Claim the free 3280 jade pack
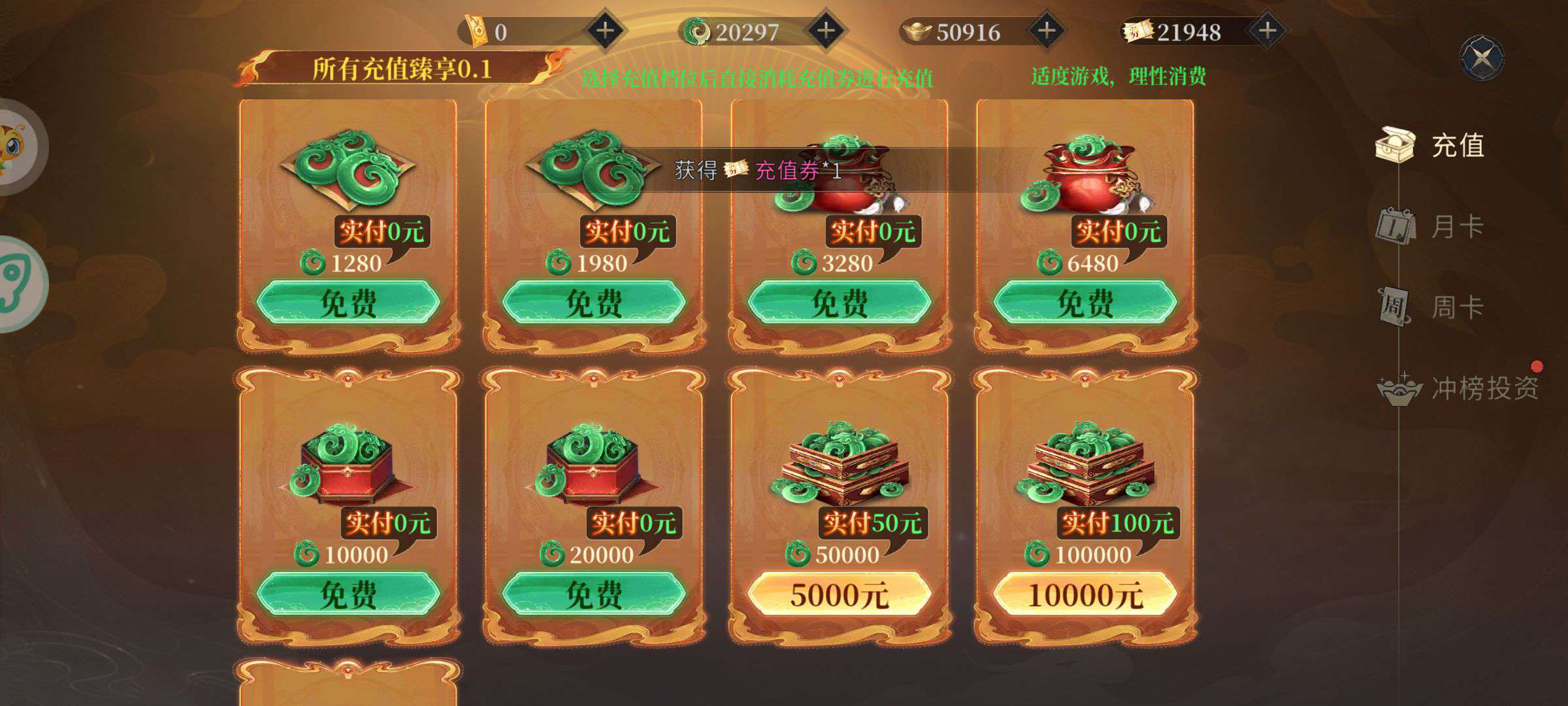Viewport: 1568px width, 706px height. pos(839,303)
